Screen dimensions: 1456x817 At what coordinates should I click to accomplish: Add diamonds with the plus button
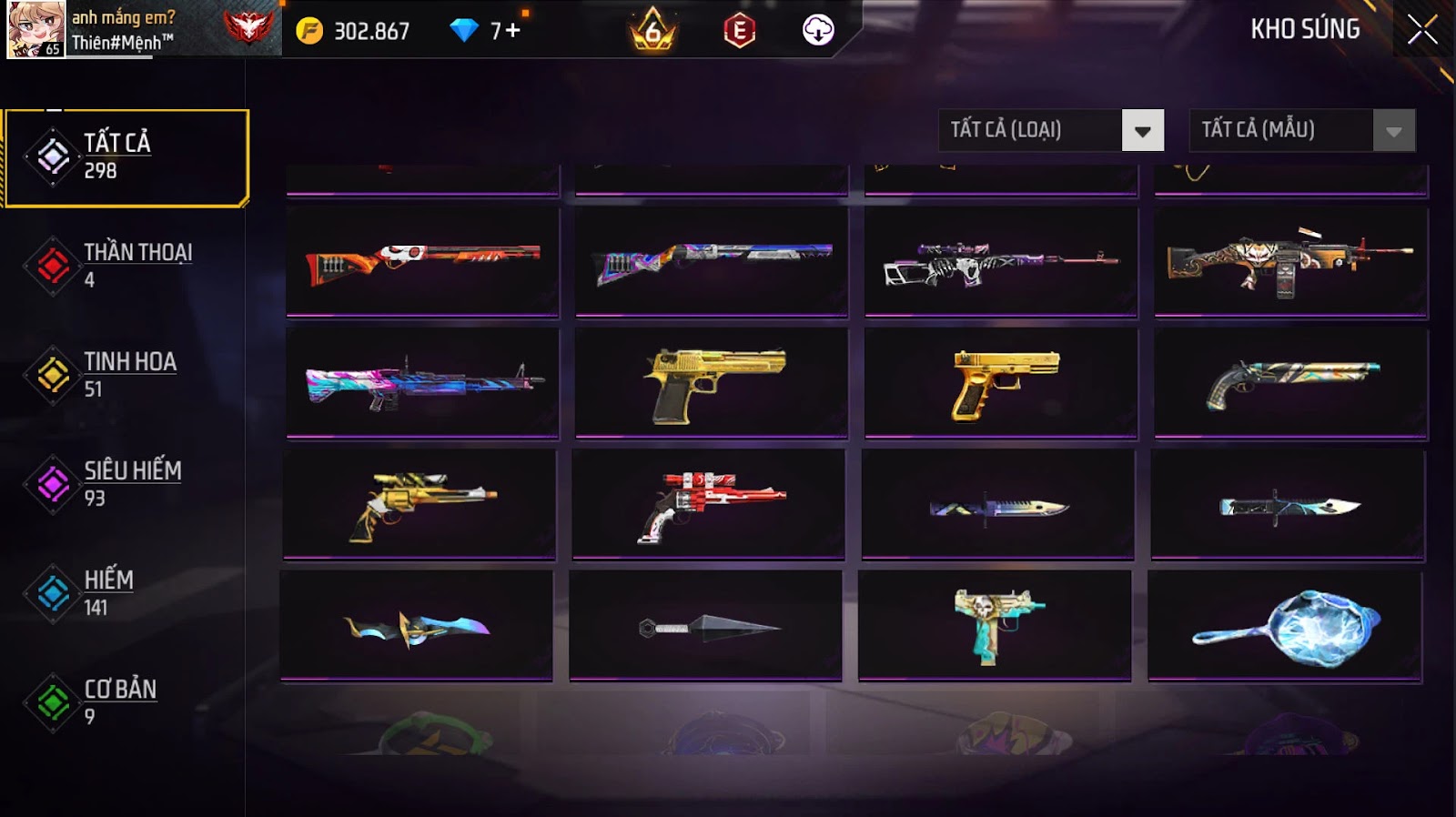coord(512,31)
